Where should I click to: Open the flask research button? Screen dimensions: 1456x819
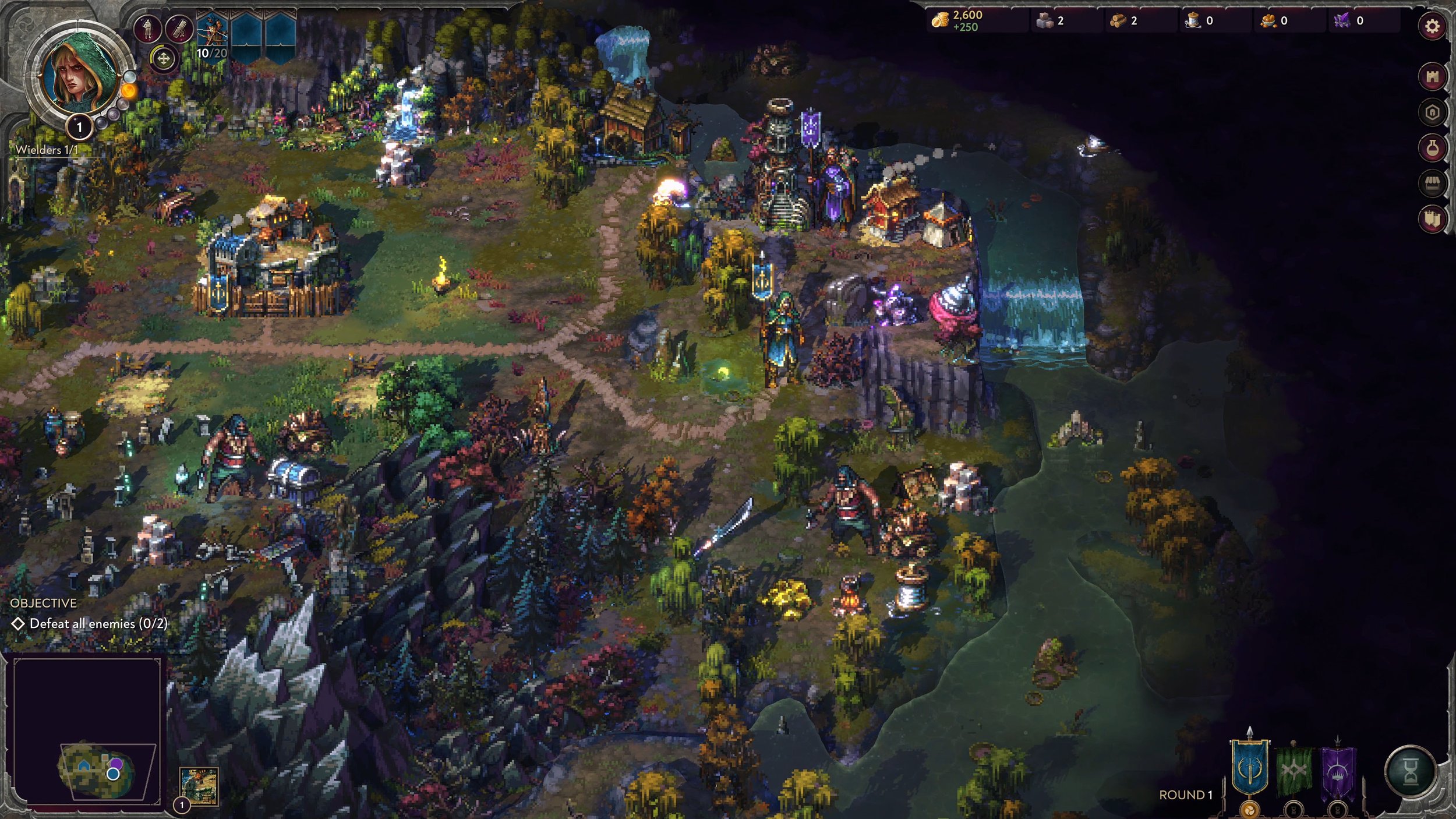point(1432,148)
